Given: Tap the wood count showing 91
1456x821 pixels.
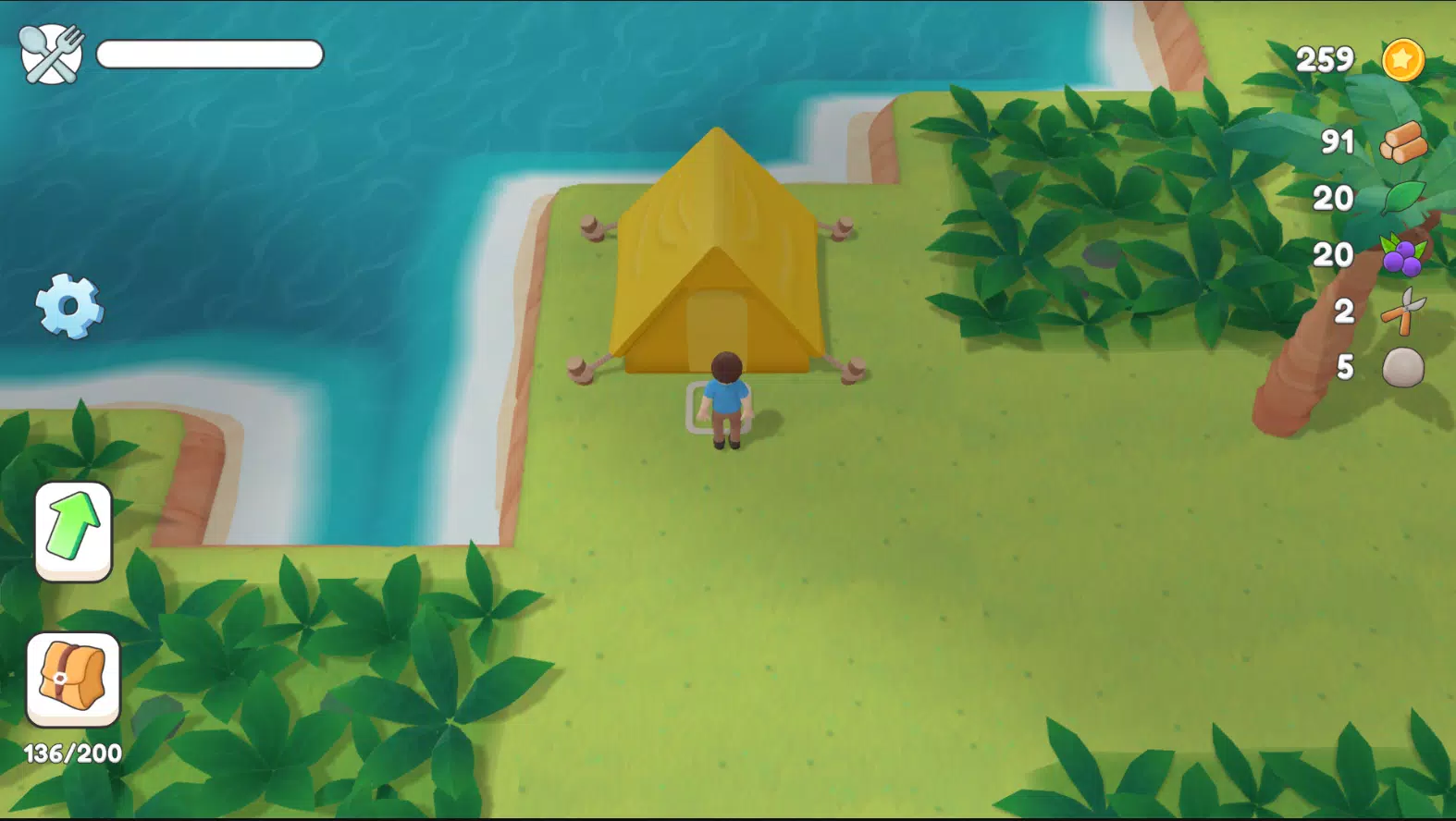Looking at the screenshot, I should coord(1338,142).
